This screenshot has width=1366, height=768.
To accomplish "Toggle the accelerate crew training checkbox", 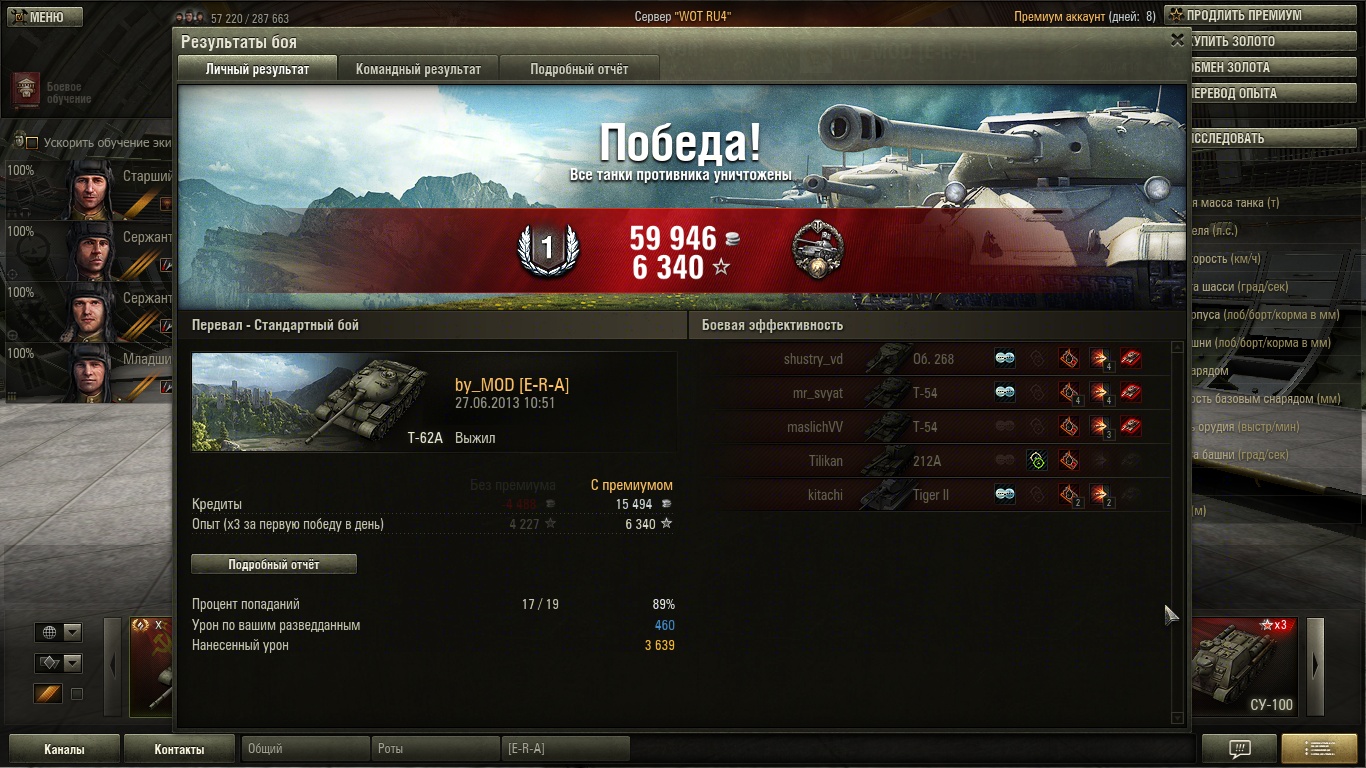I will [32, 143].
